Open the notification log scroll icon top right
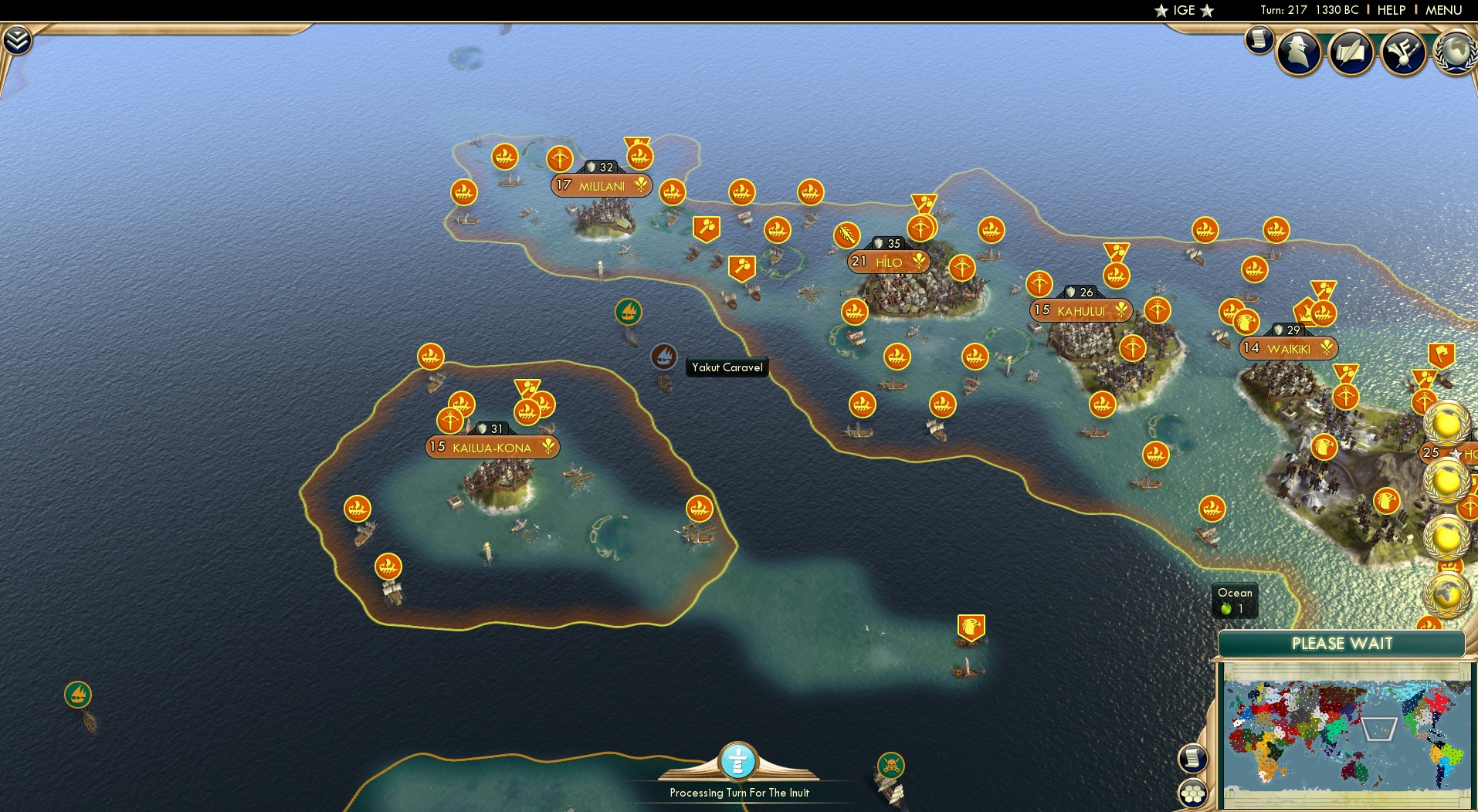Screen dimensions: 1478x812 click(1257, 39)
